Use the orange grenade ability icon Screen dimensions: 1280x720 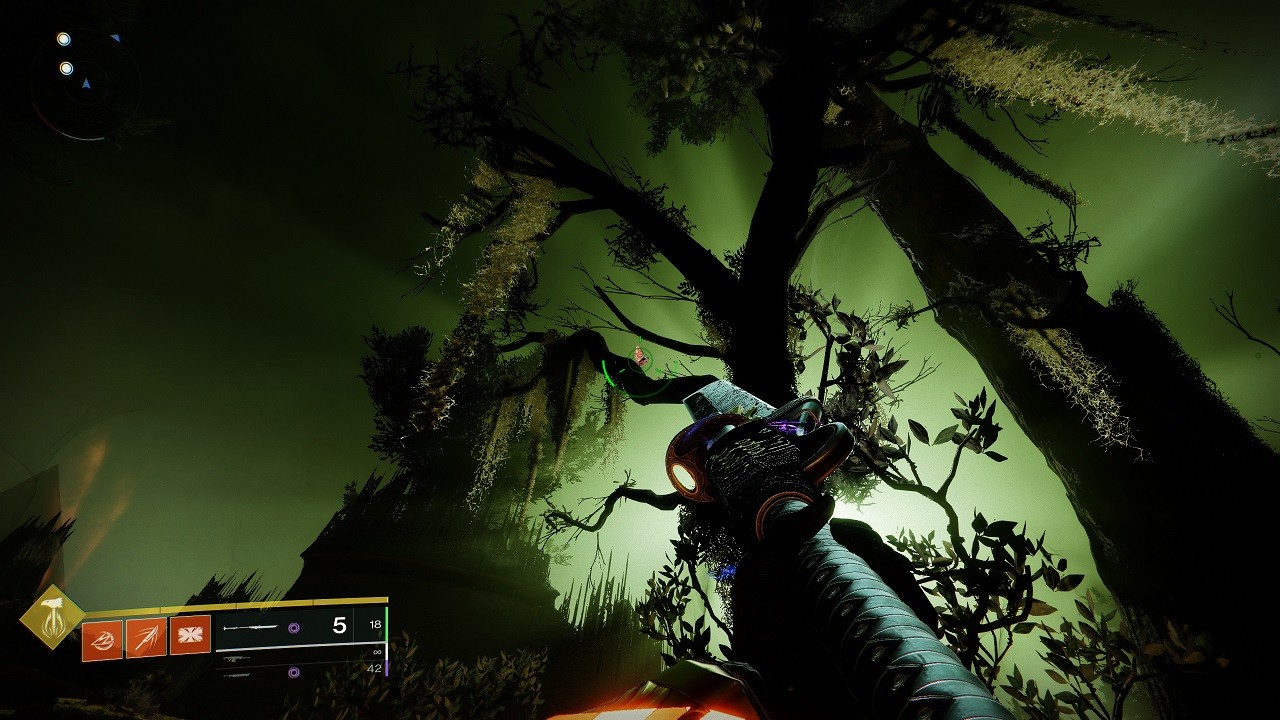pyautogui.click(x=102, y=639)
